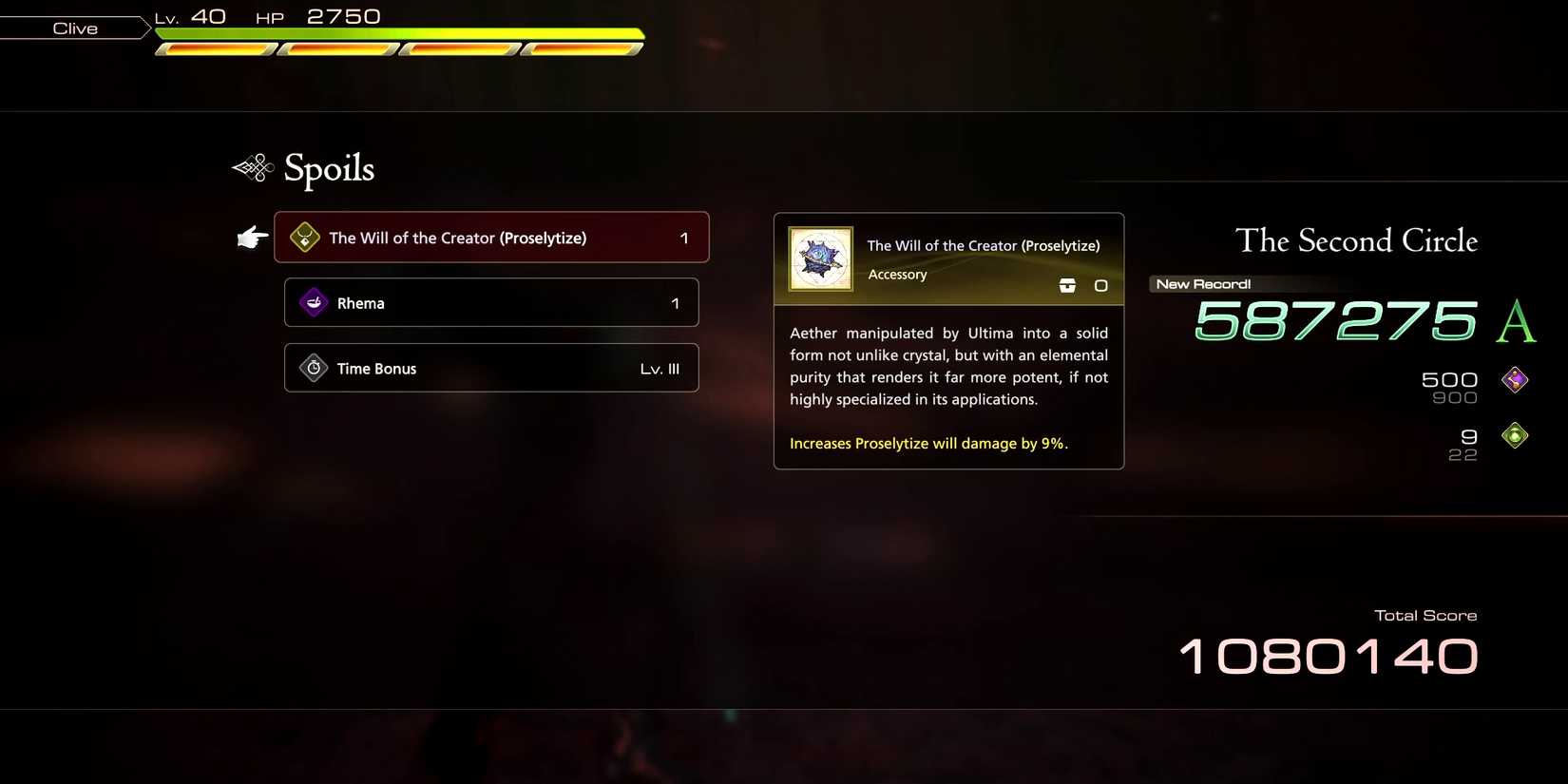Toggle the highlighted Will of the Creator spoil row
The height and width of the screenshot is (784, 1568).
(491, 237)
